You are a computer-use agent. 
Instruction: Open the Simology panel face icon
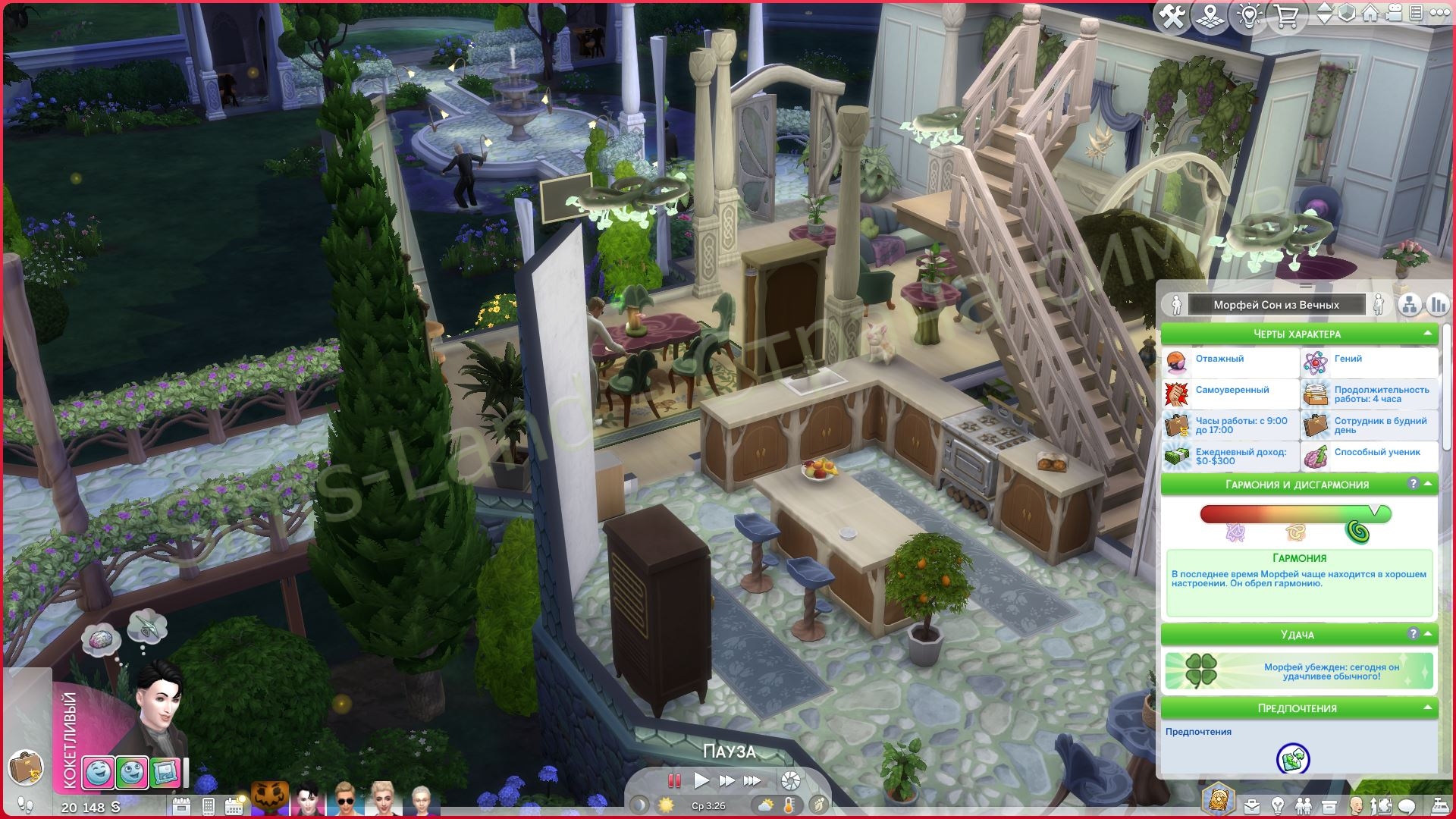1356,805
